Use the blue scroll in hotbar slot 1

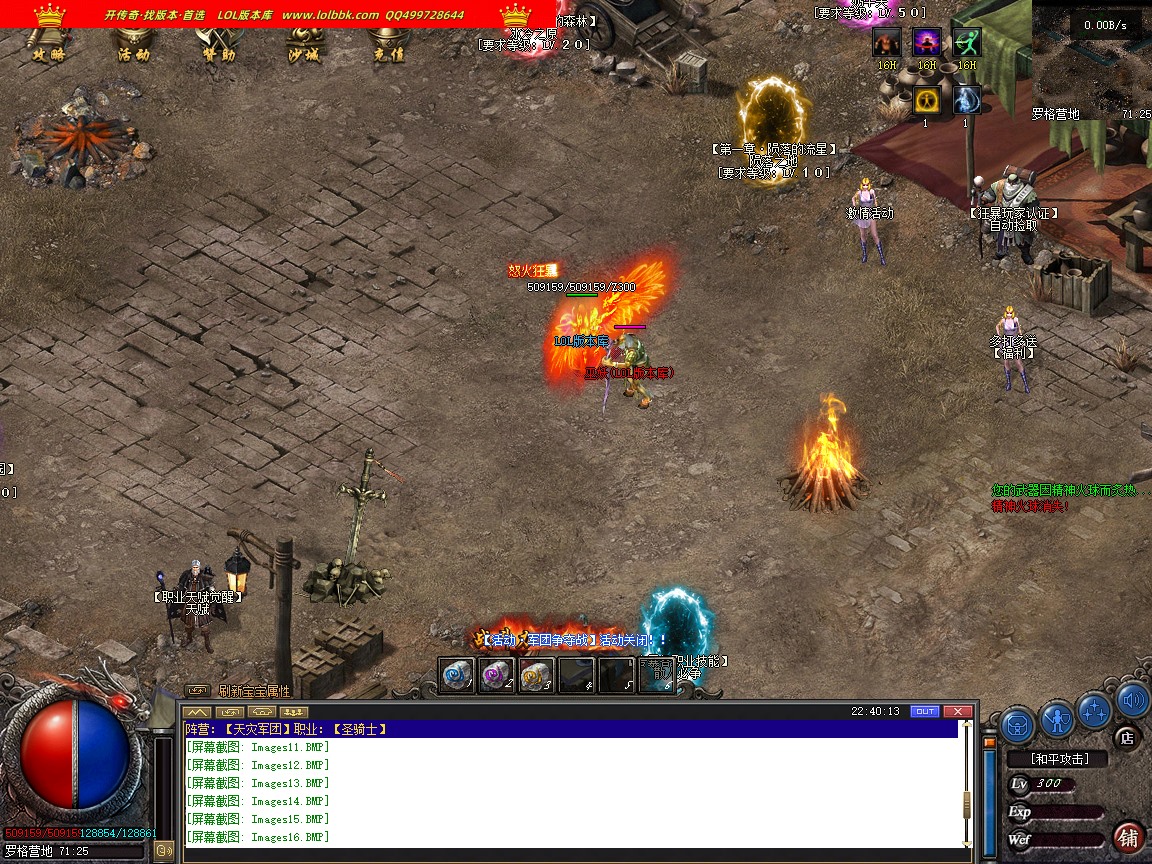(x=457, y=675)
